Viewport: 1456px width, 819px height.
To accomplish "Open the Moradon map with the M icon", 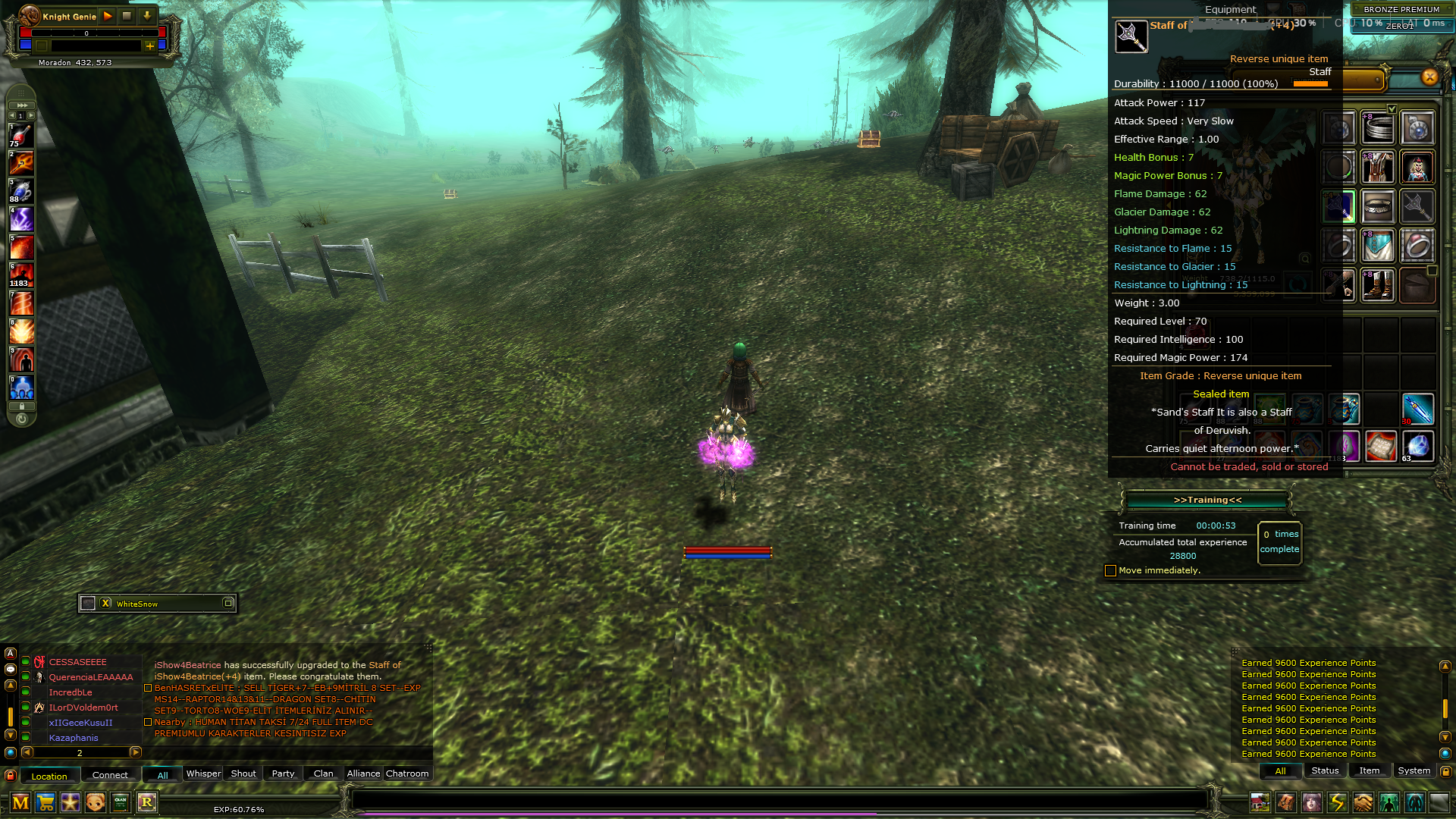I will pos(19,802).
